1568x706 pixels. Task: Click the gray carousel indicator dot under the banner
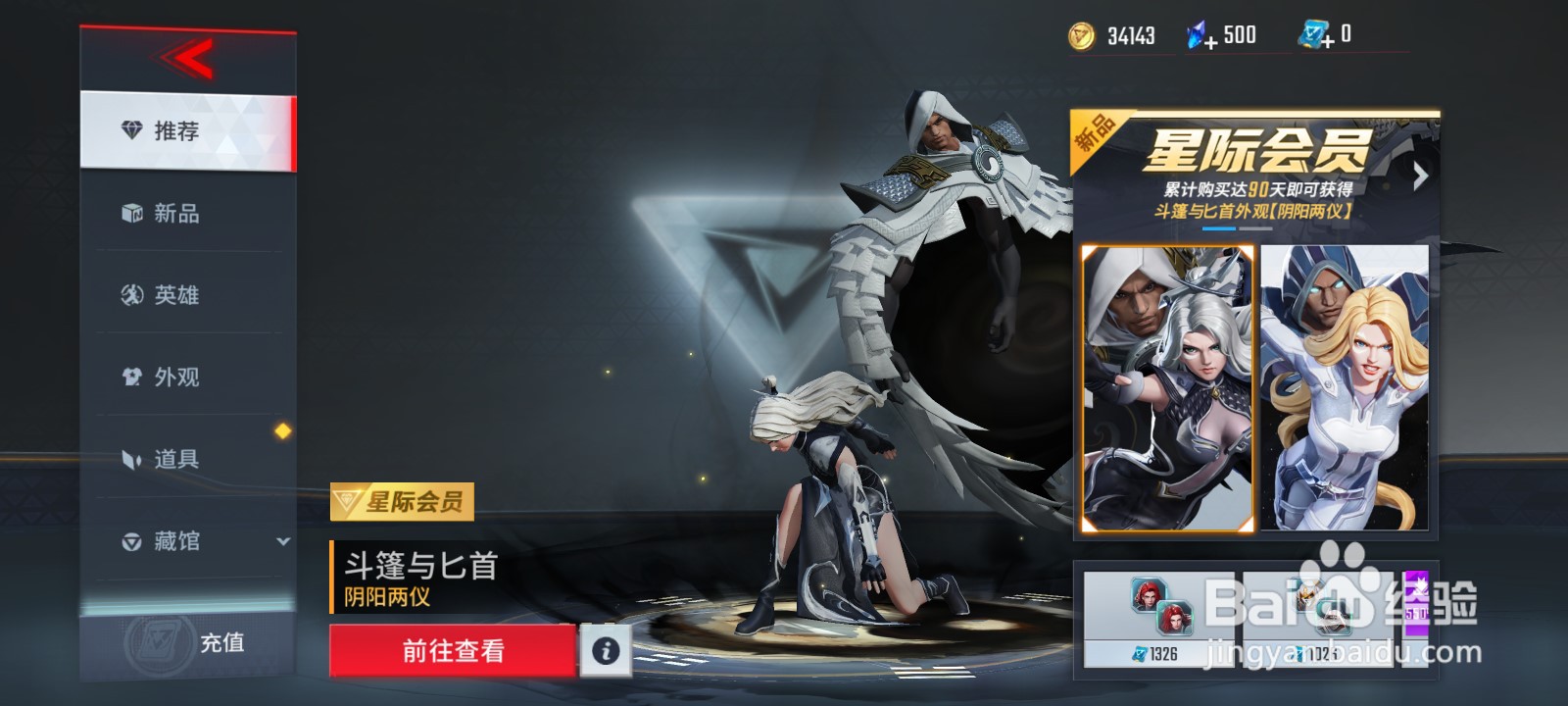(1255, 229)
